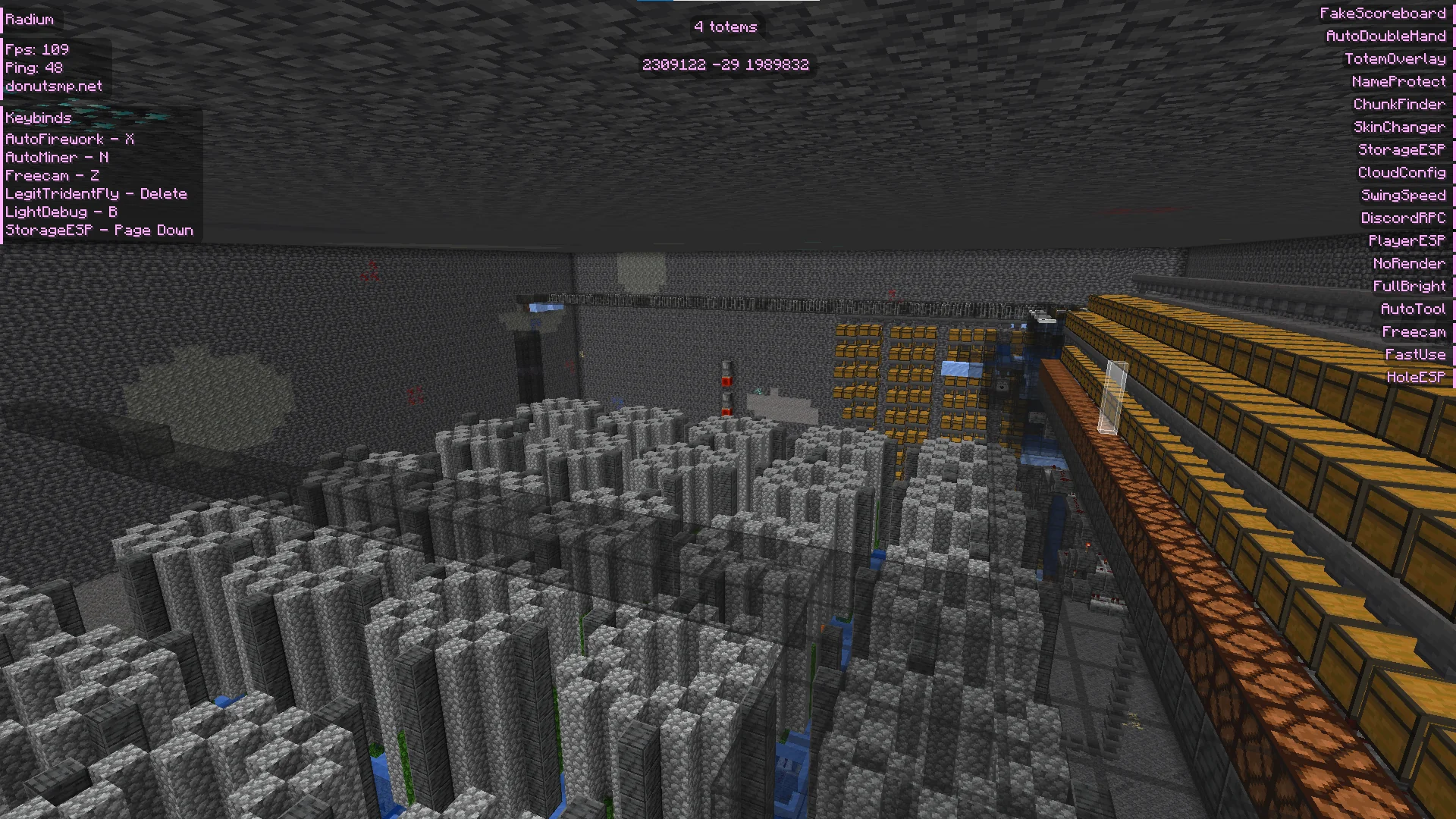Click the 4 totems counter display
The width and height of the screenshot is (1456, 819).
click(x=724, y=27)
